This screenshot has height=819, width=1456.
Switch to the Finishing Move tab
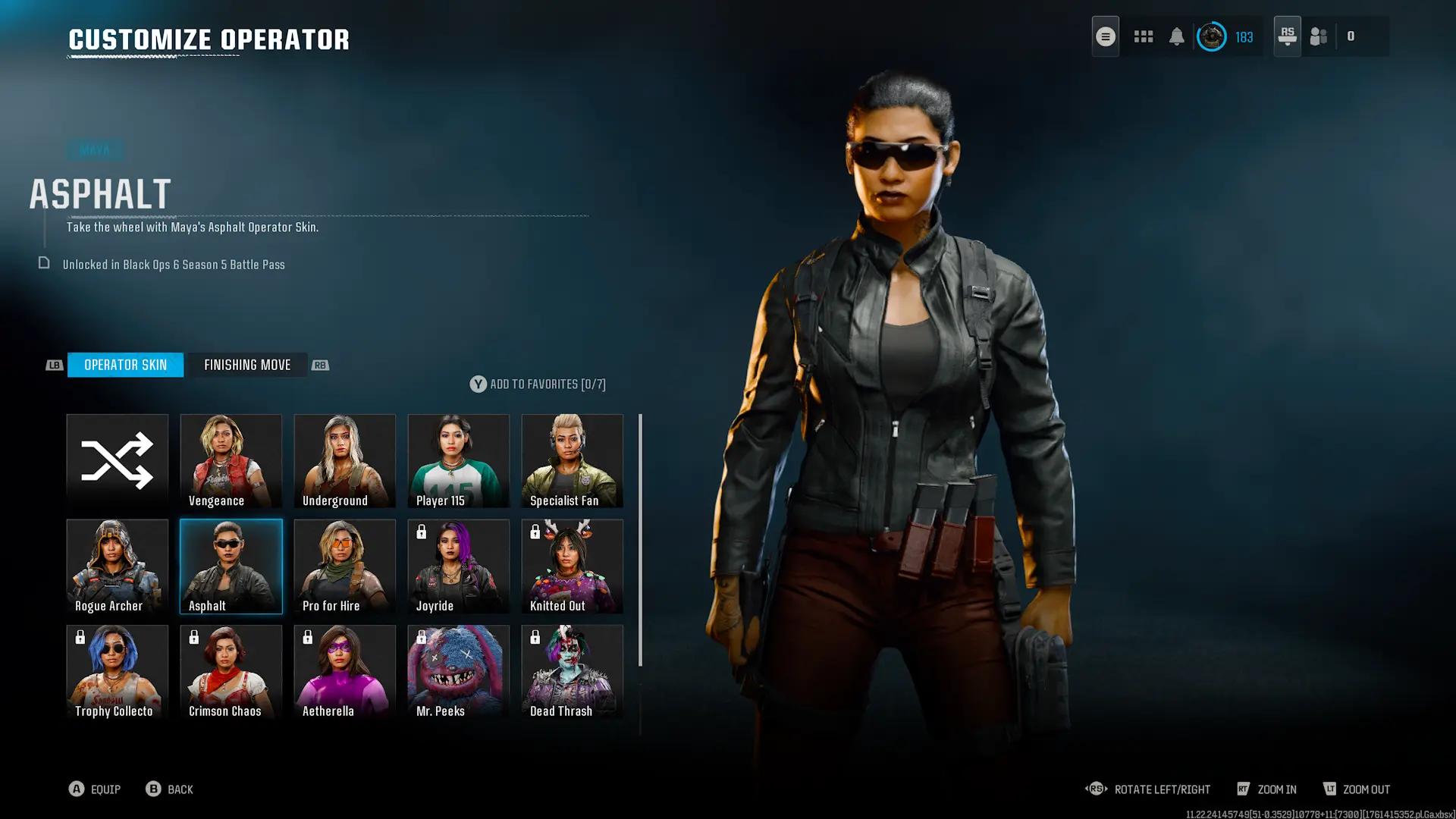tap(247, 365)
